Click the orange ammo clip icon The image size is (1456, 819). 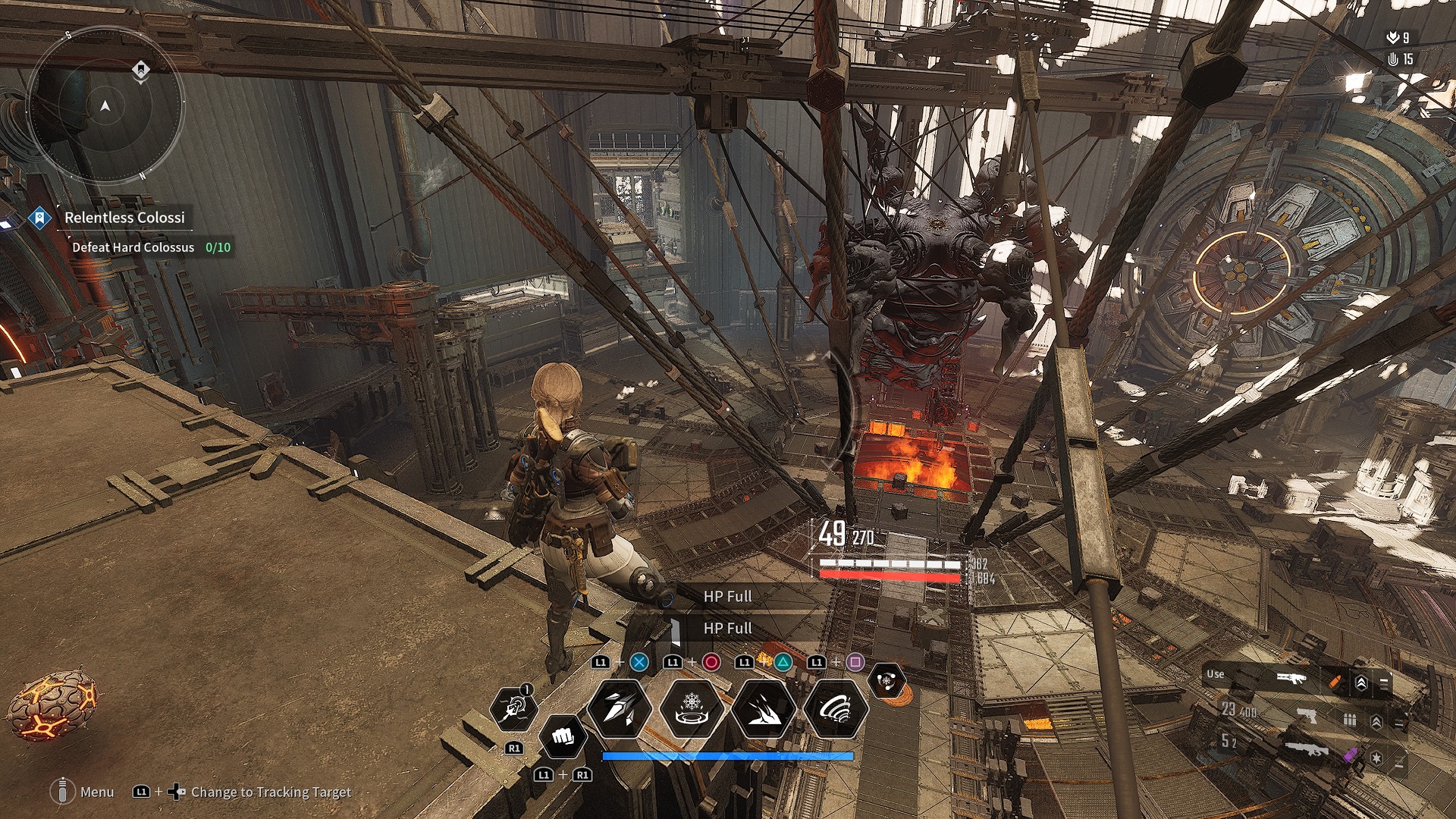coord(1335,681)
